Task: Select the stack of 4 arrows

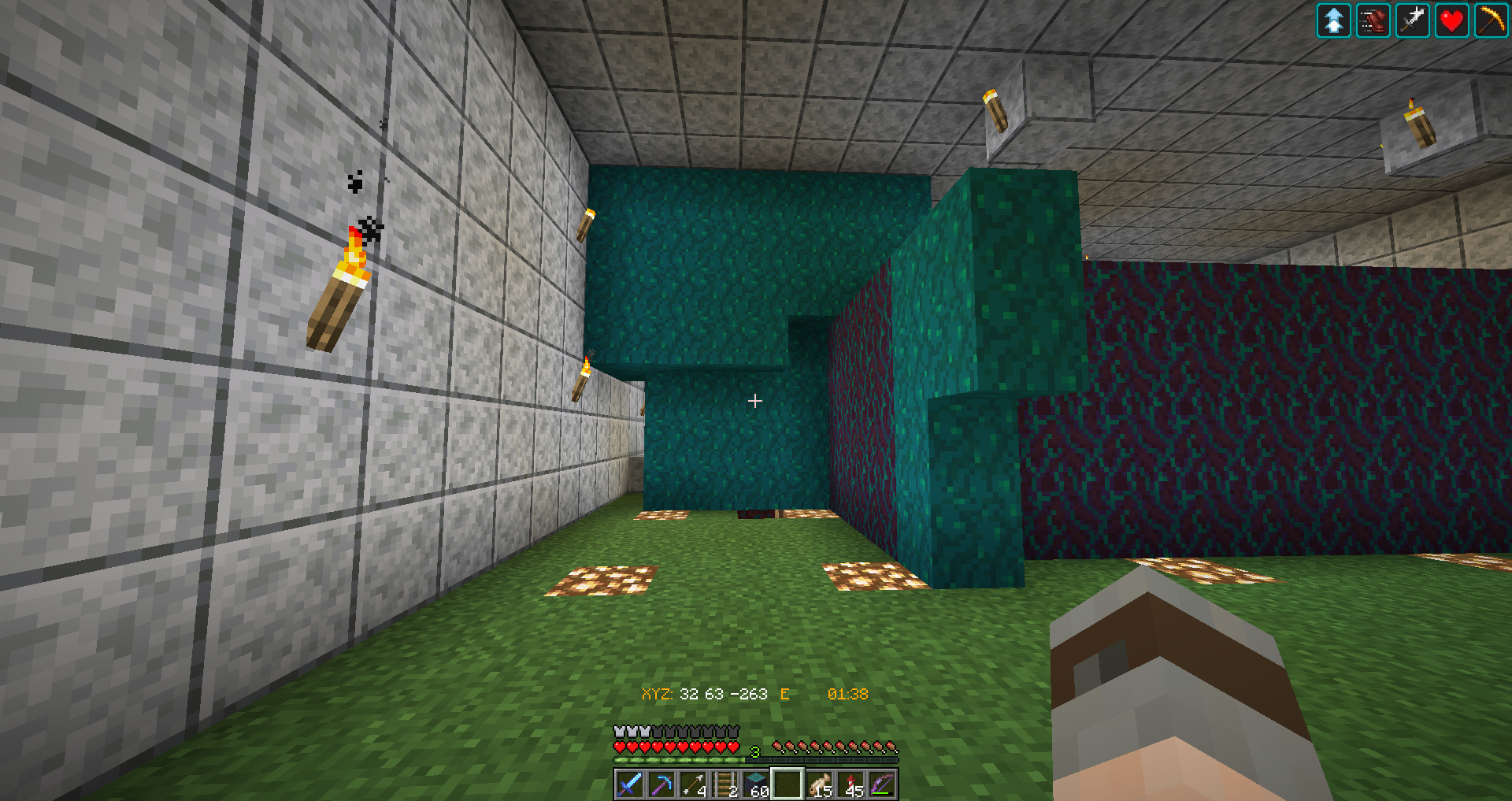Action: coord(691,785)
